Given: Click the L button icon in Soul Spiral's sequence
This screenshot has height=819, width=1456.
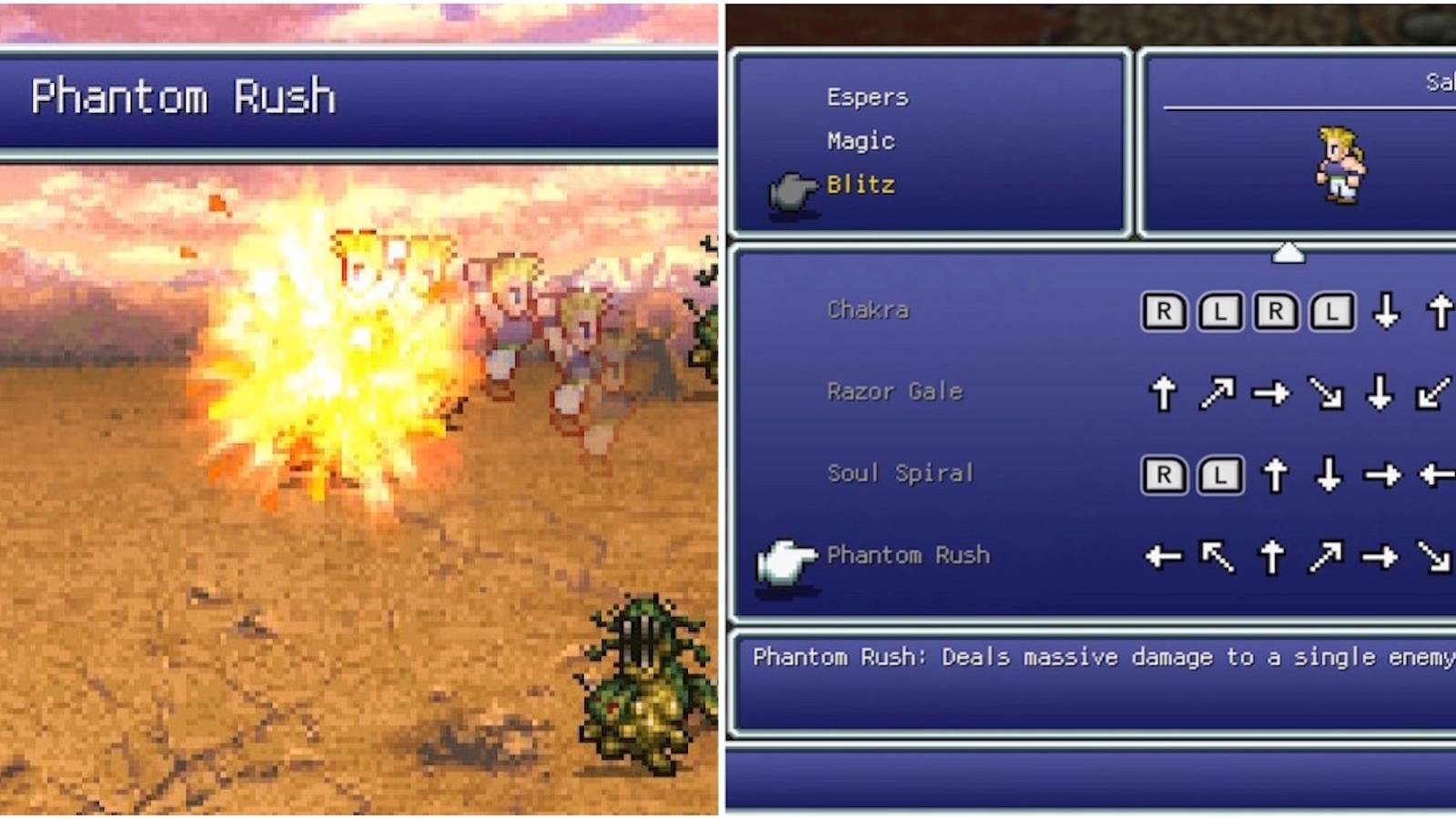Looking at the screenshot, I should (1219, 474).
